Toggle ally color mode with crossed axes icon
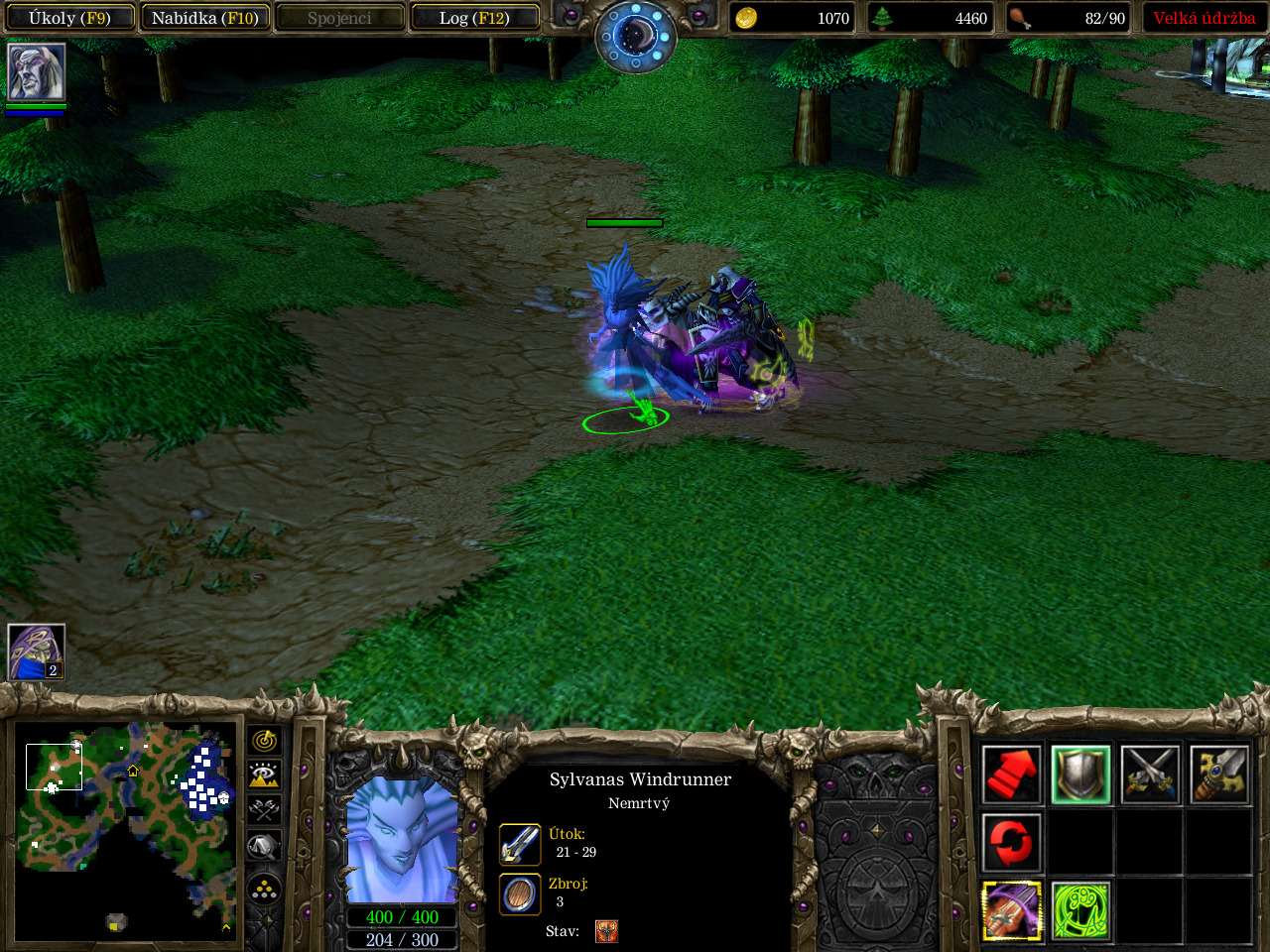Image resolution: width=1270 pixels, height=952 pixels. (265, 809)
